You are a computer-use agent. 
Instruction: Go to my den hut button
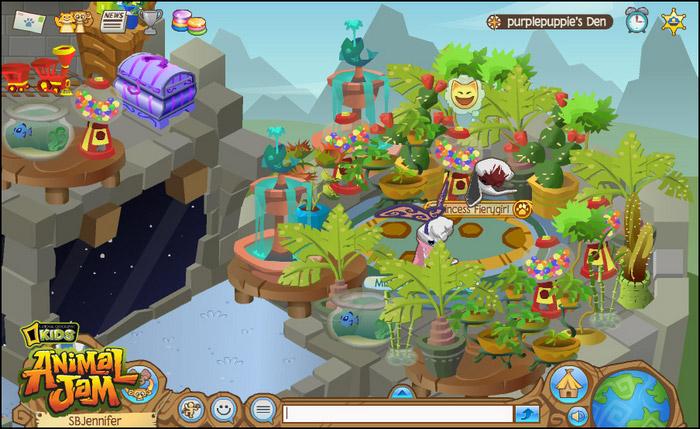(568, 384)
